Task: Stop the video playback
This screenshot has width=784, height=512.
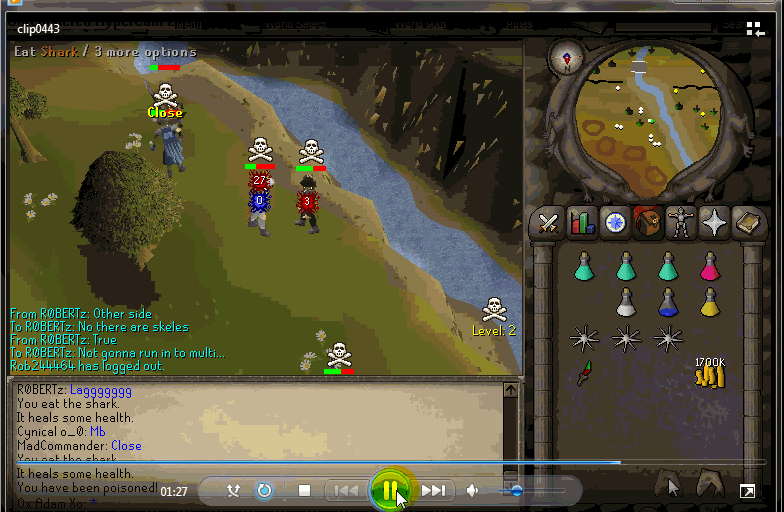Action: [x=305, y=491]
